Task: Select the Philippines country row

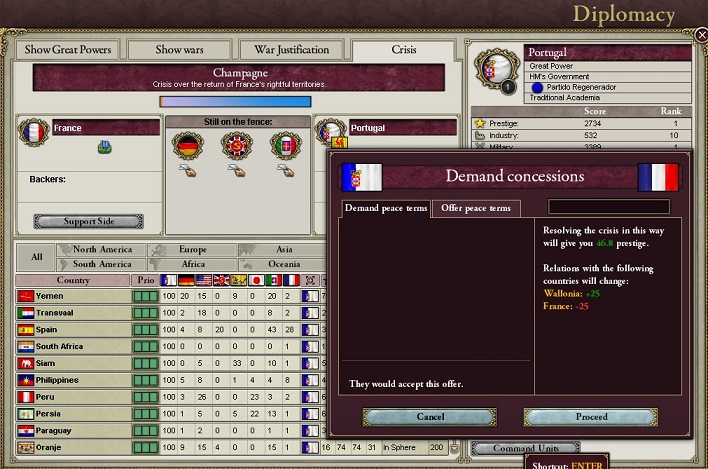Action: [x=73, y=380]
